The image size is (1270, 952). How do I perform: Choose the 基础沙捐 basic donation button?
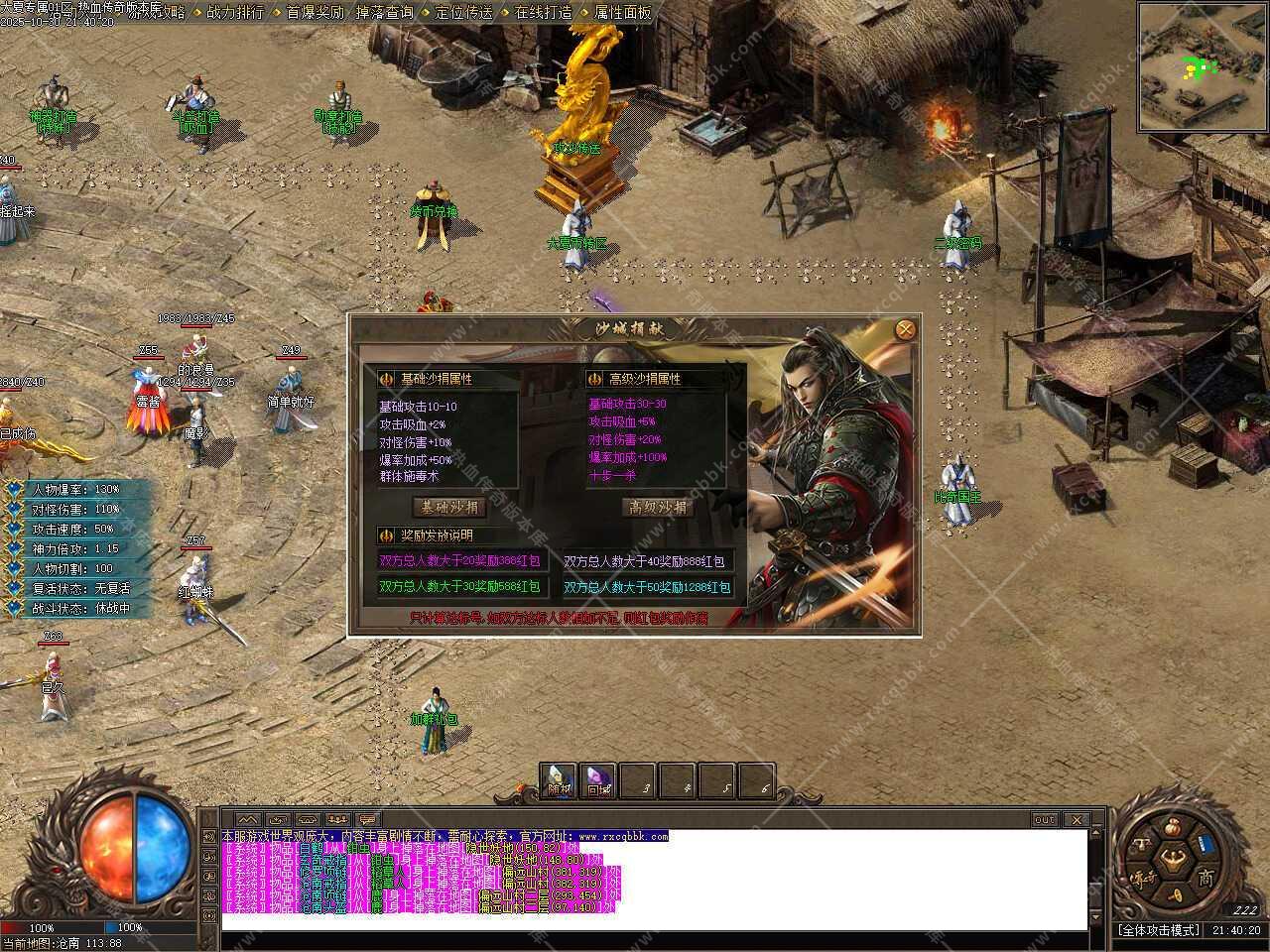click(449, 507)
